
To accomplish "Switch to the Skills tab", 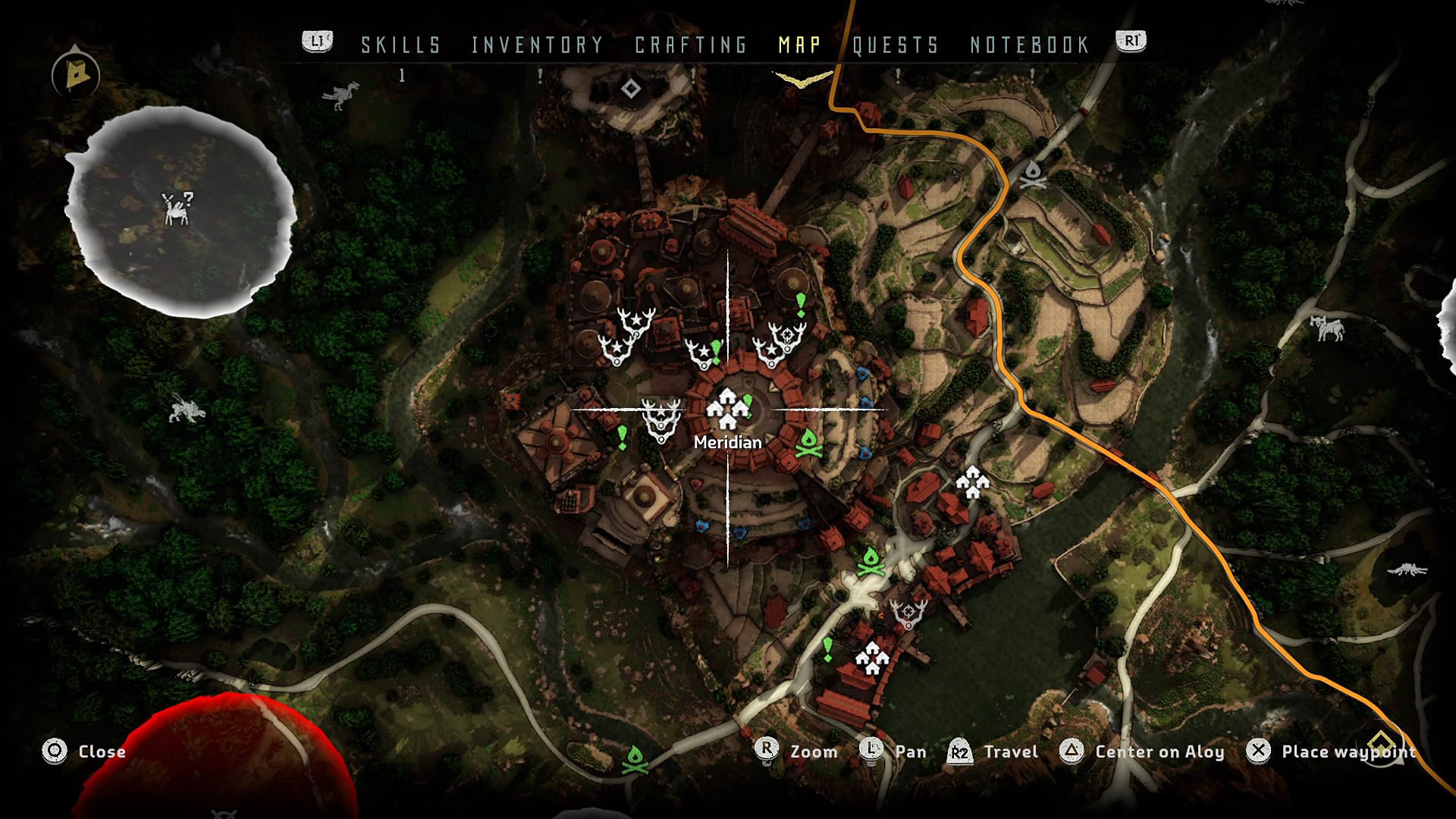I will (x=400, y=45).
